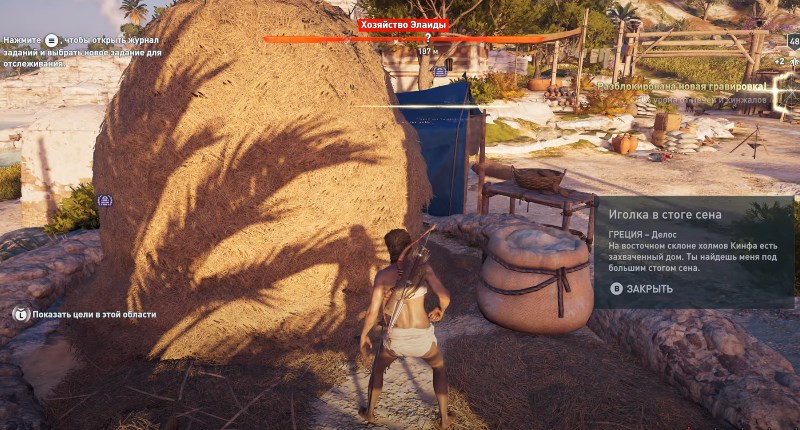
Task: Click the level 48 badge
Action: (793, 41)
